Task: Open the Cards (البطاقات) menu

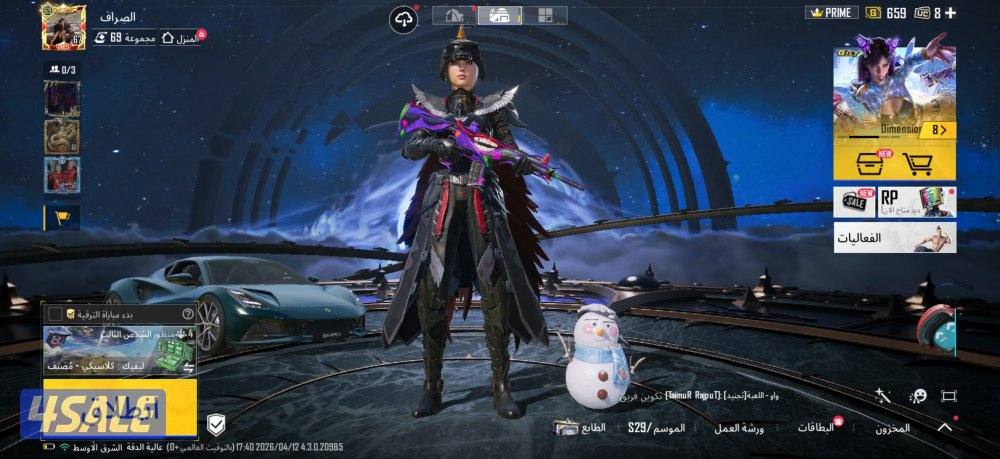Action: click(x=816, y=428)
